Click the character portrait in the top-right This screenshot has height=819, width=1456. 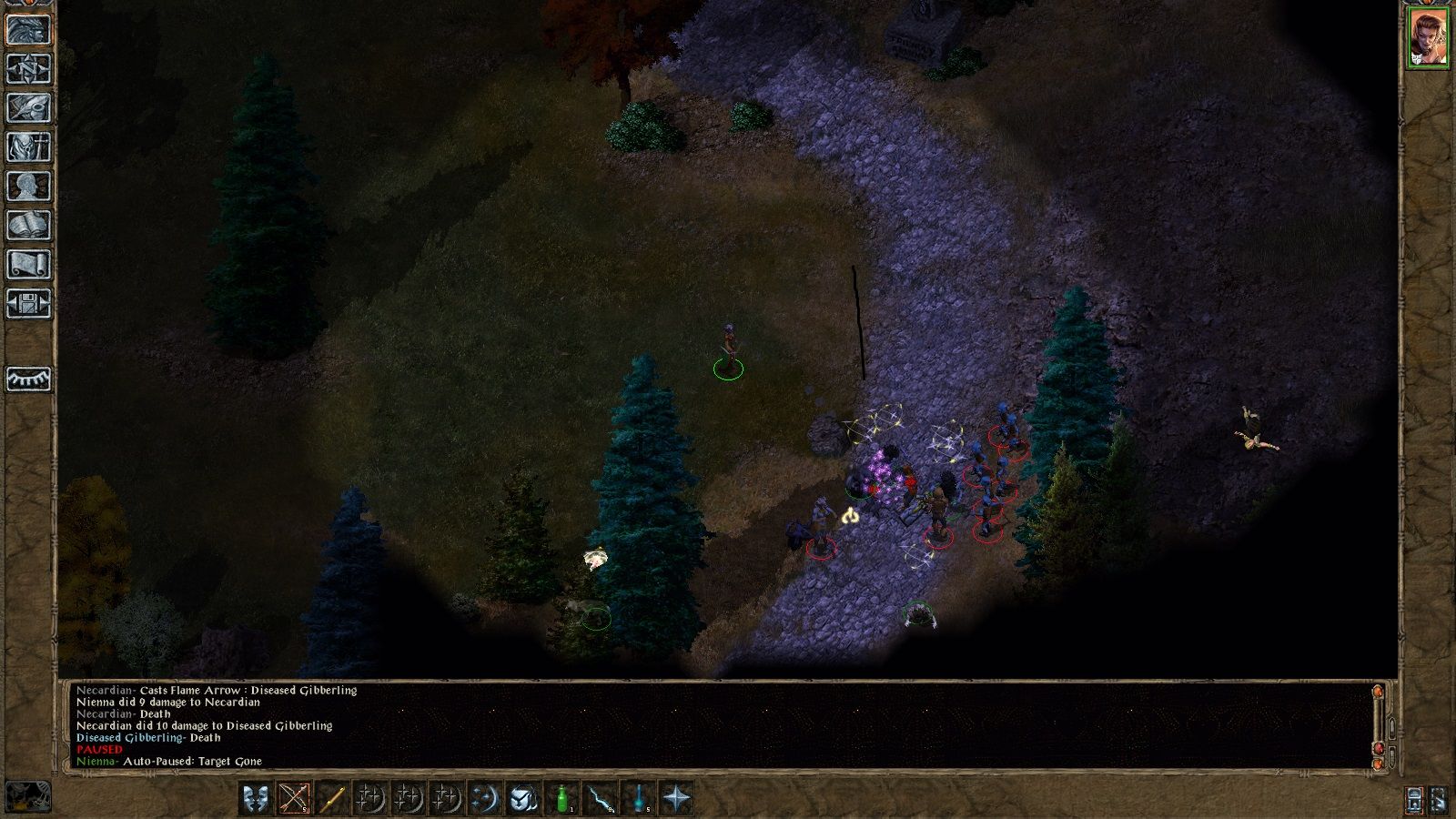click(x=1428, y=37)
